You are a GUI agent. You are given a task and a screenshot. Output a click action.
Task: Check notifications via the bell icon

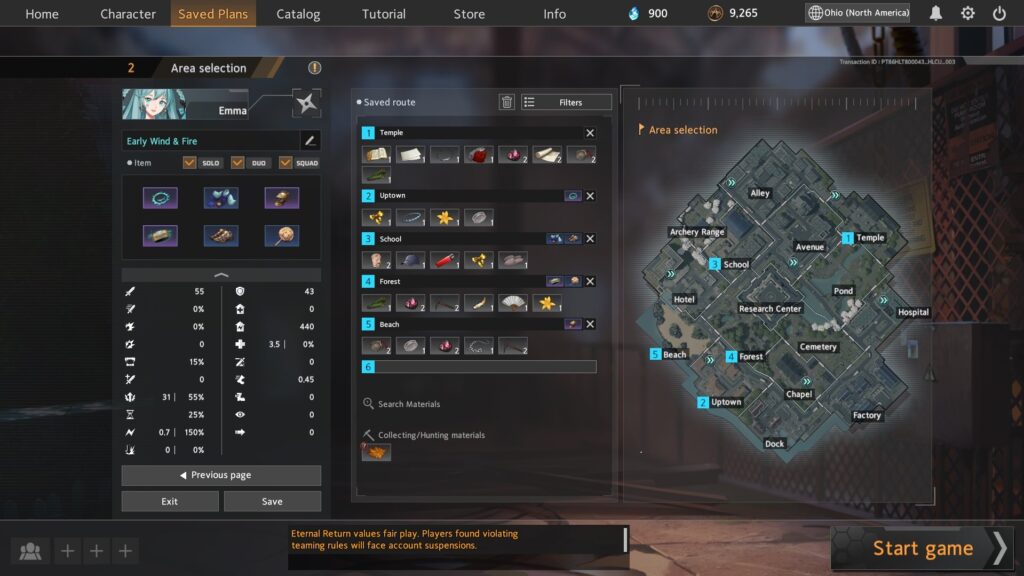(x=936, y=14)
